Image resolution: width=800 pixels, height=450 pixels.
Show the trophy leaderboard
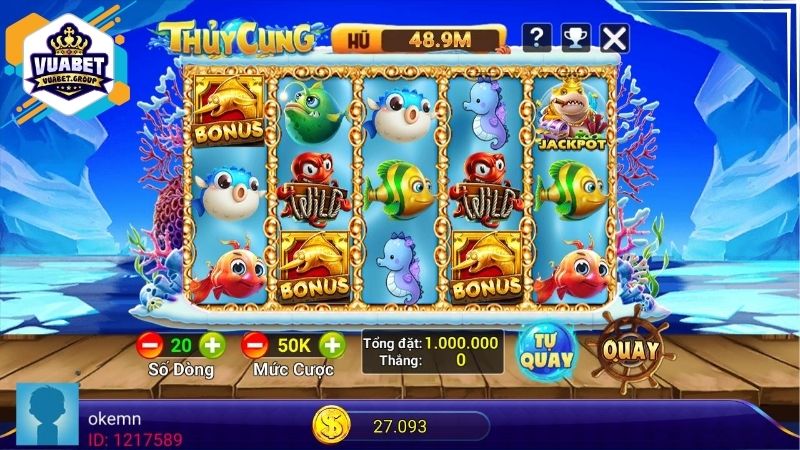576,38
